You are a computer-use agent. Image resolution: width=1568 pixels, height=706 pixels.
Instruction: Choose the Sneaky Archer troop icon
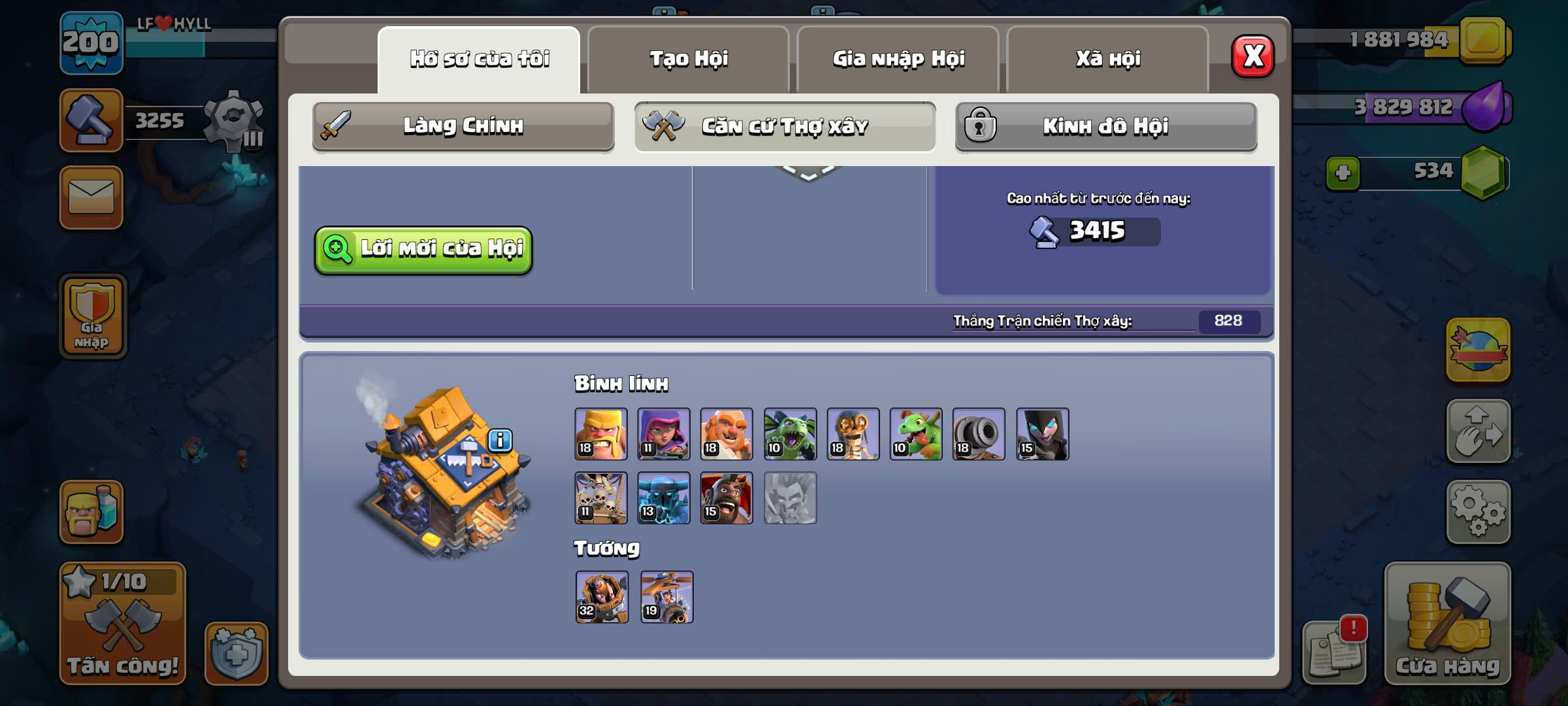point(664,434)
